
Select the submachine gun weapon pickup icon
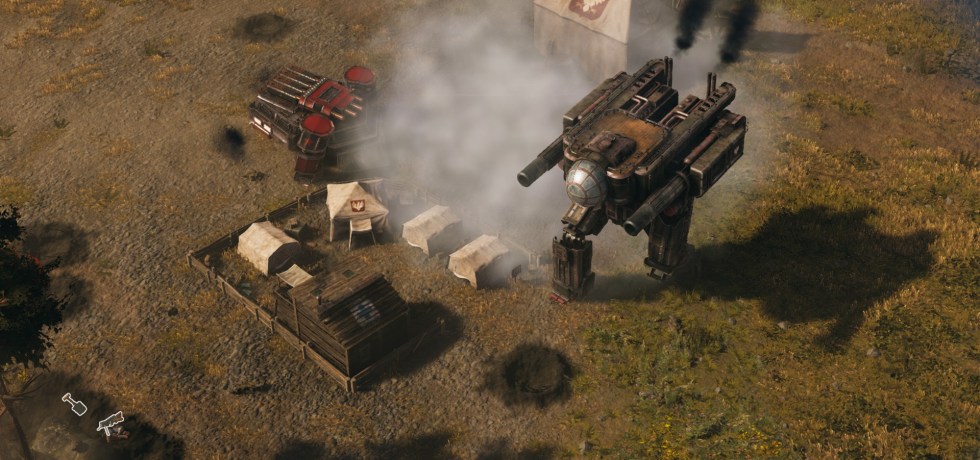(110, 423)
